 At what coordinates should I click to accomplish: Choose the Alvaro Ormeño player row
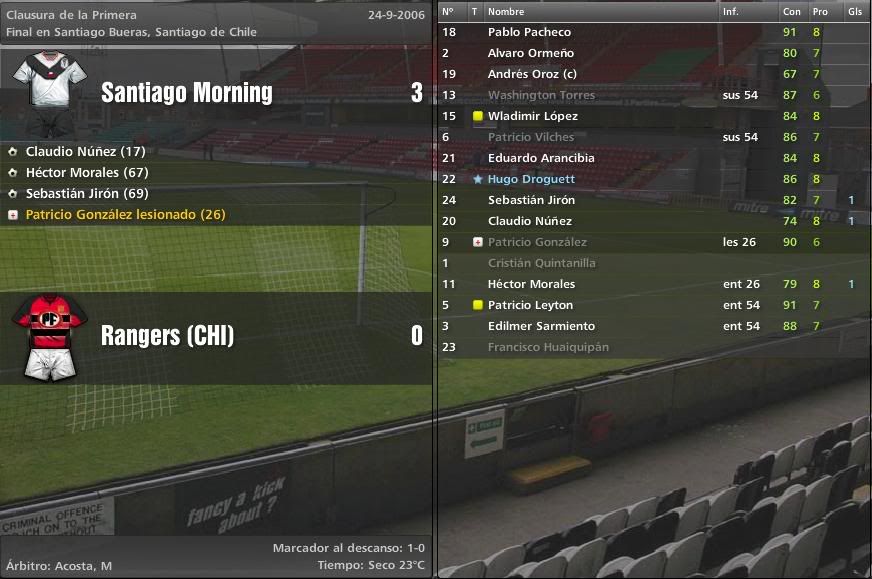530,53
